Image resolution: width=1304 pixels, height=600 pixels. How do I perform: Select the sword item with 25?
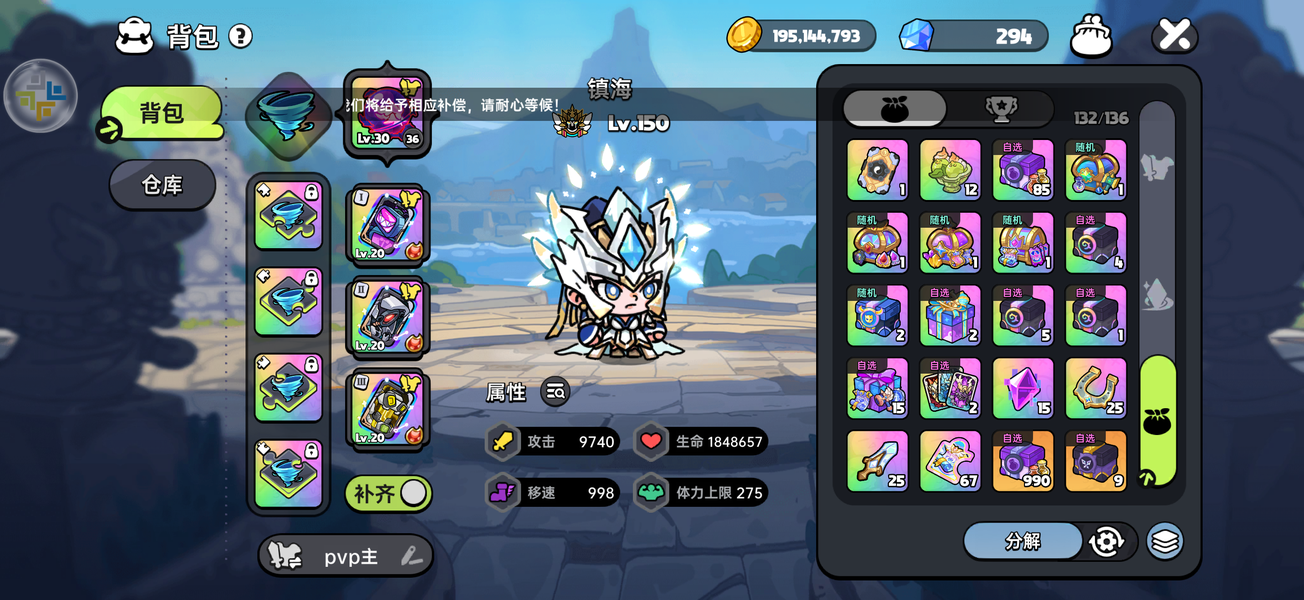click(x=877, y=461)
